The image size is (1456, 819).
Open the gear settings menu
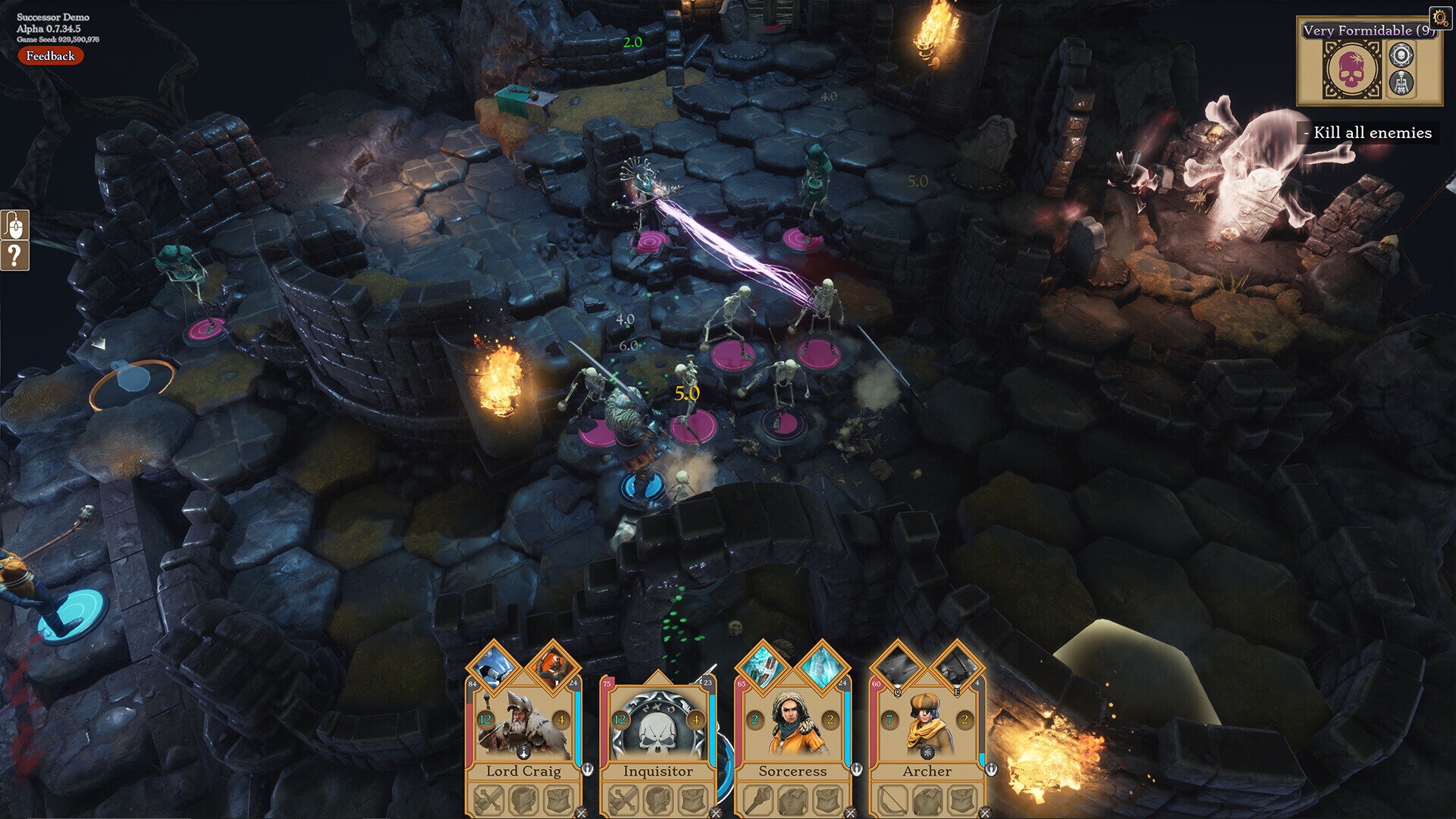(x=1439, y=17)
